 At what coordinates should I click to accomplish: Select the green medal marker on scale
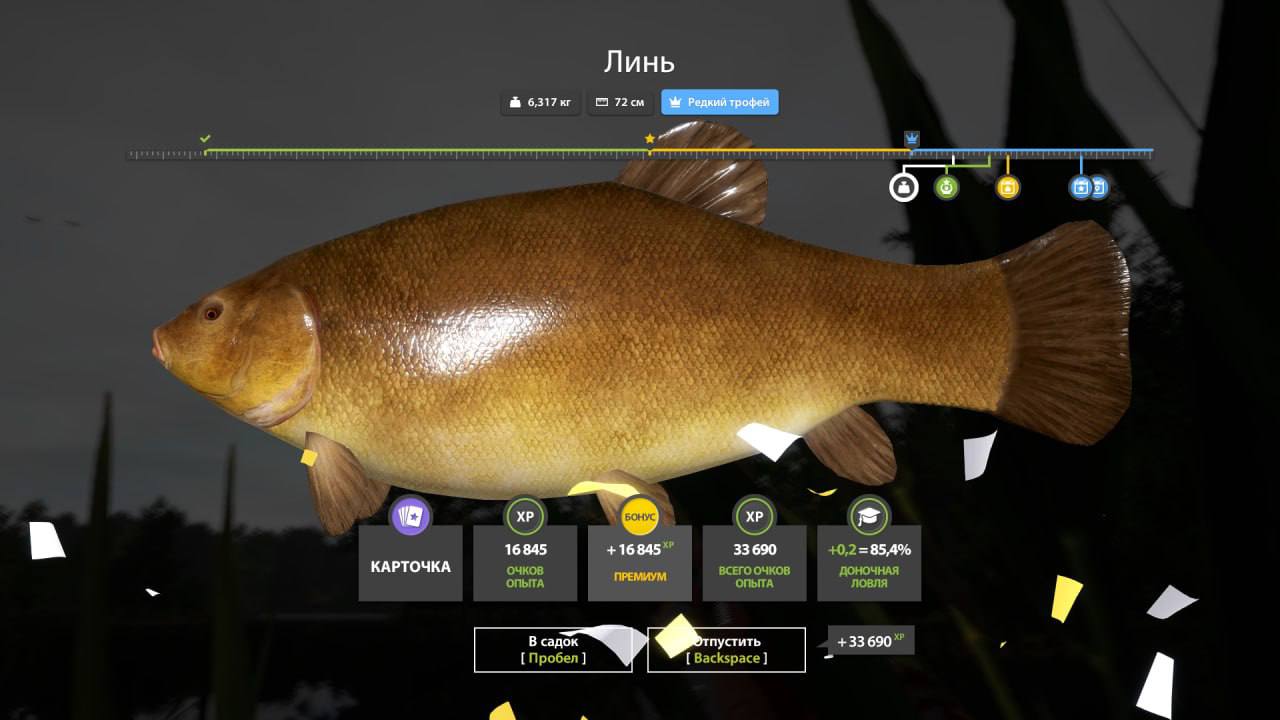(x=946, y=187)
